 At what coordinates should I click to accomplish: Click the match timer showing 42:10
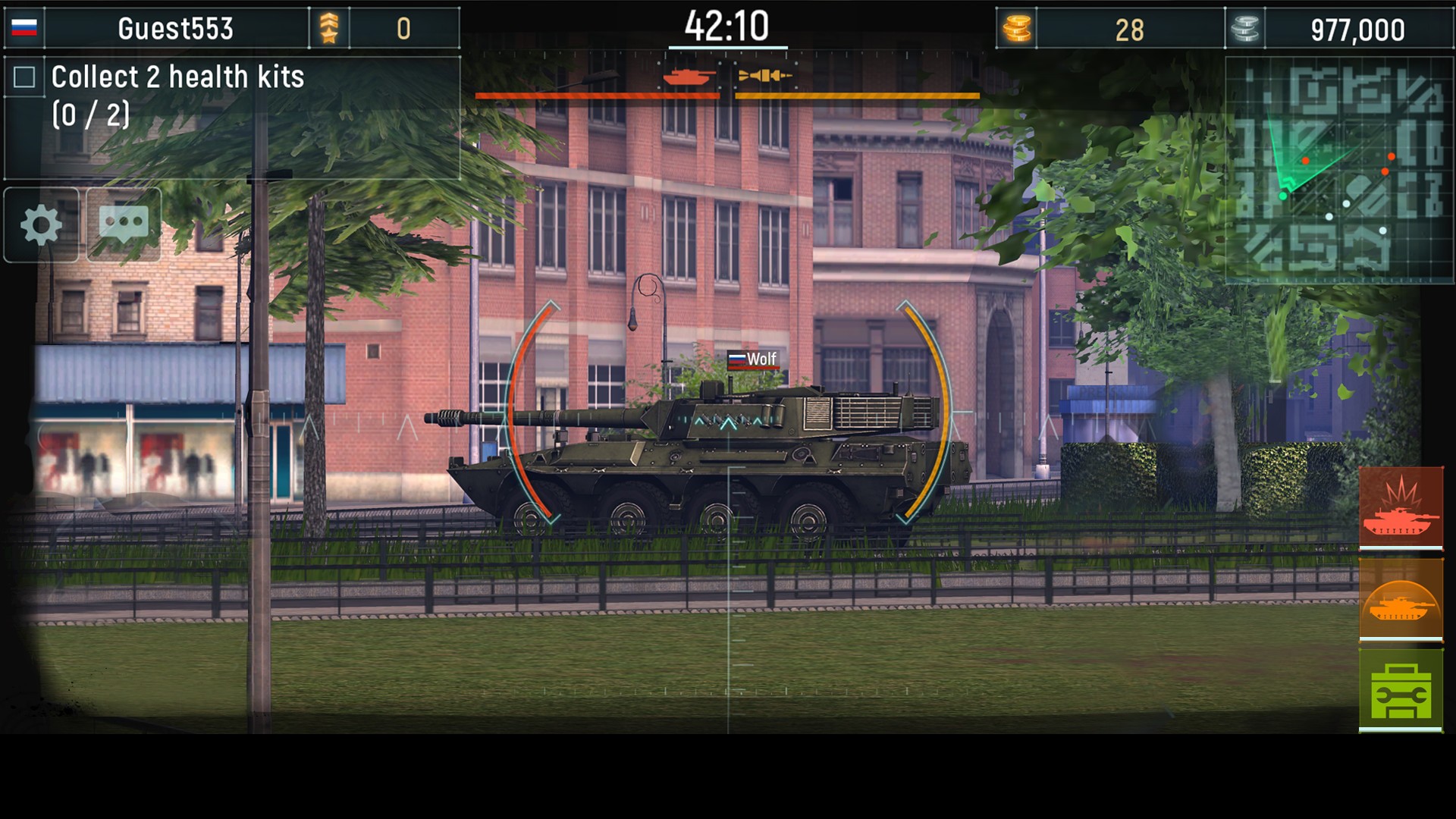coord(726,24)
